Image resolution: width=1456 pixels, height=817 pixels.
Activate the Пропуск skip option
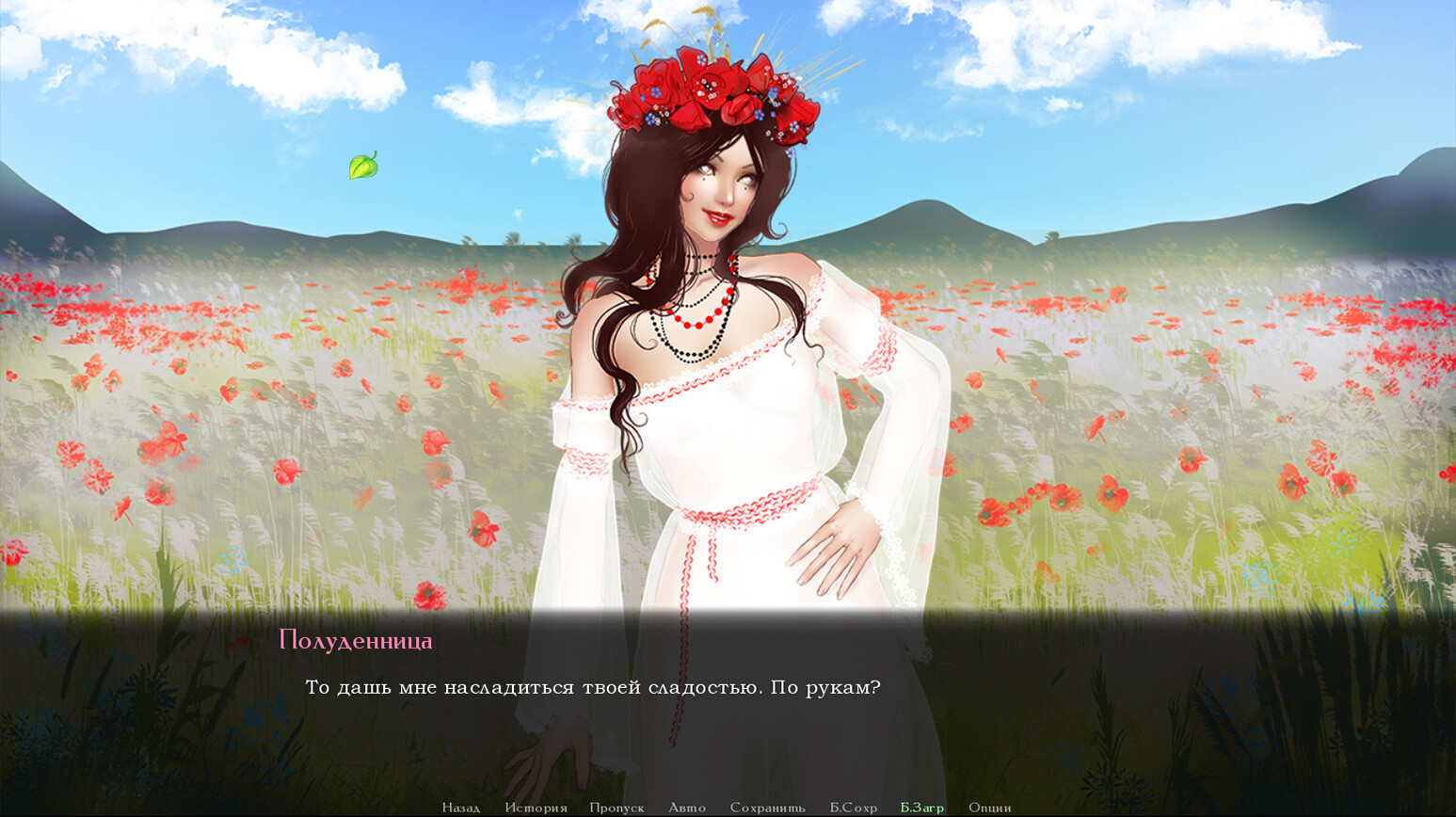click(x=616, y=808)
